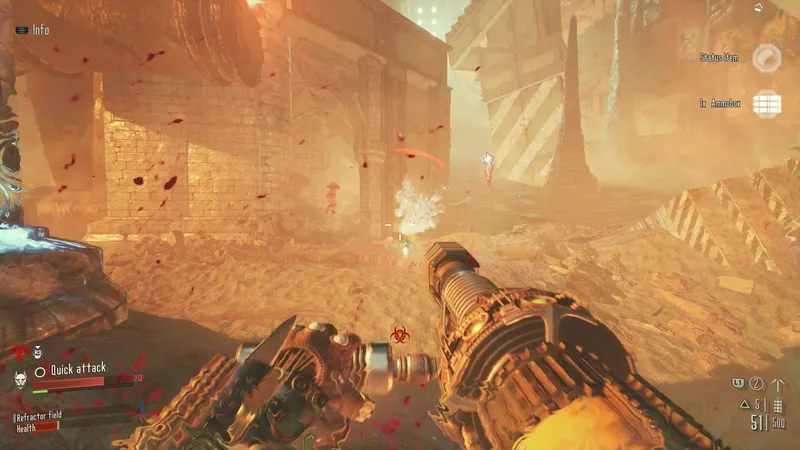
Task: Select the Status Item octagon icon
Action: coord(767,58)
